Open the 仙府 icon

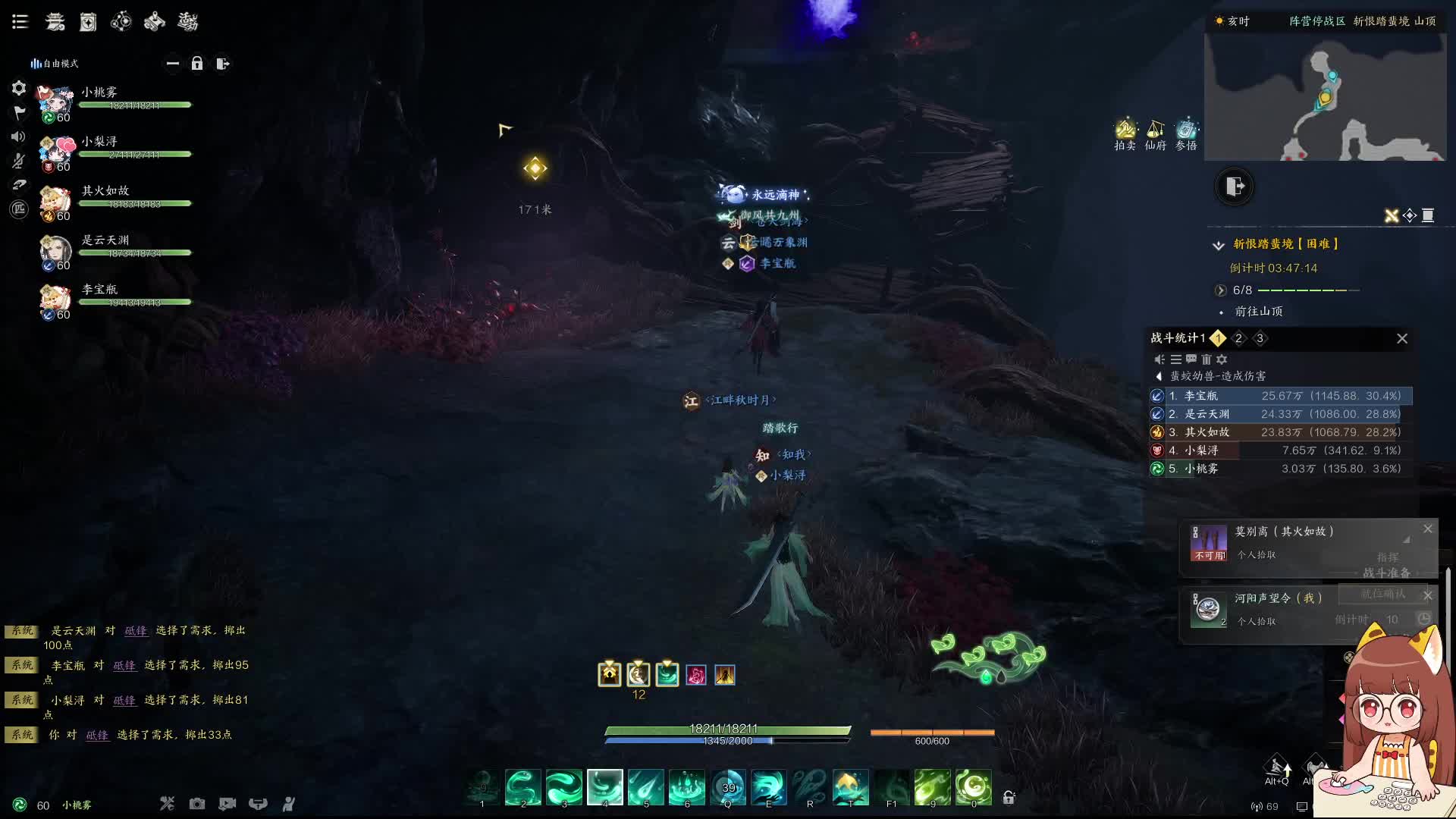pyautogui.click(x=1156, y=134)
